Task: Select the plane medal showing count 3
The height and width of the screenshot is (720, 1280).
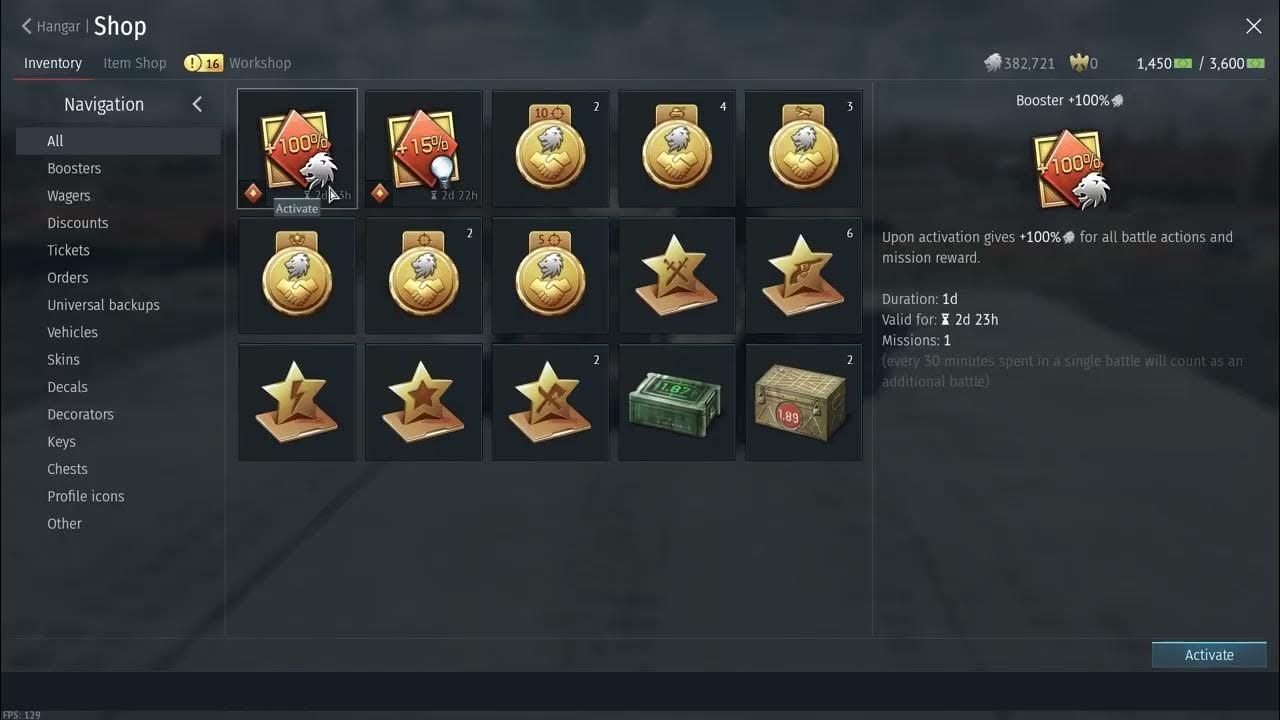Action: (x=803, y=148)
